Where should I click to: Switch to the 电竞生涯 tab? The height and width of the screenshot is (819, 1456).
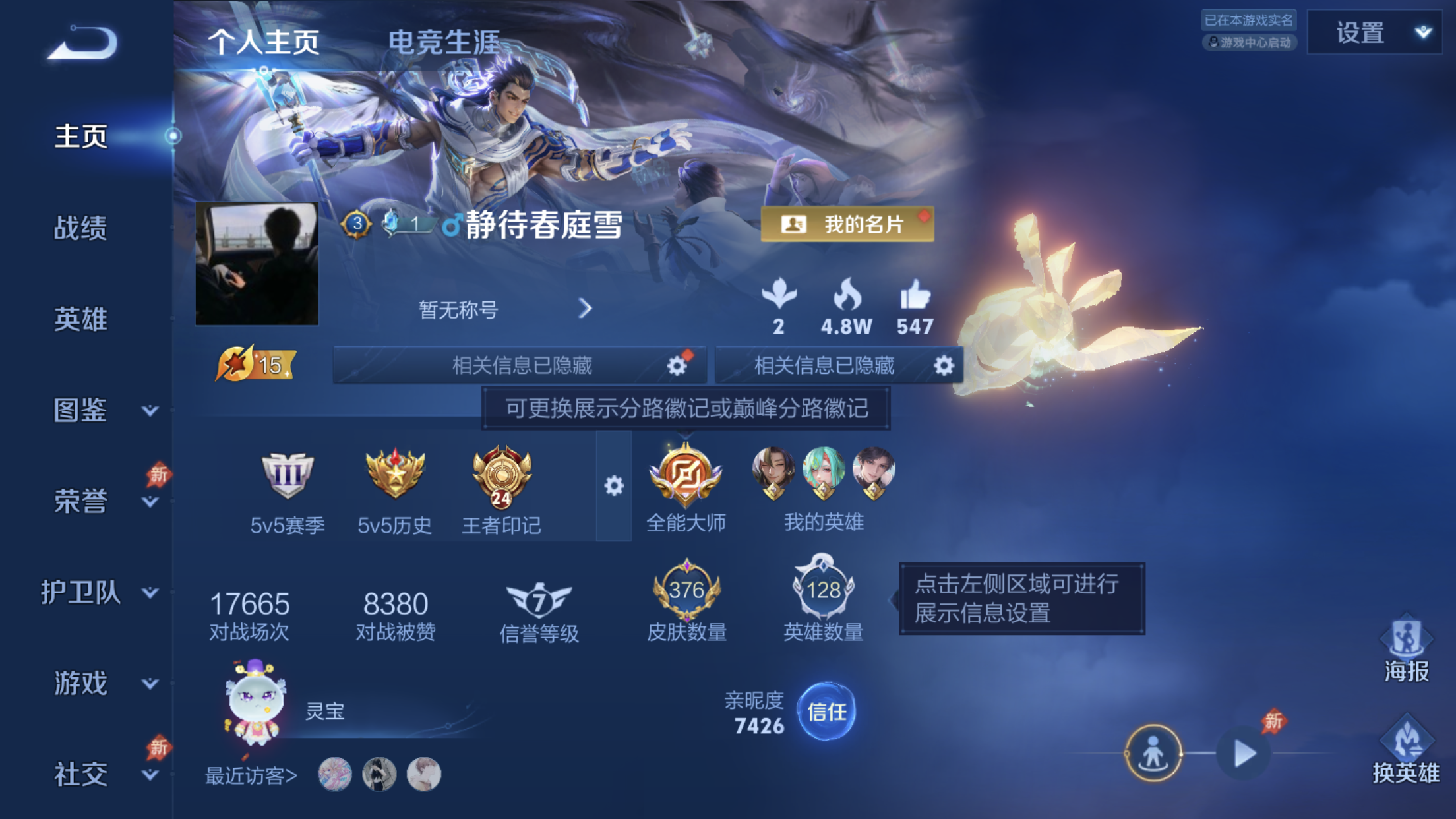pos(446,41)
